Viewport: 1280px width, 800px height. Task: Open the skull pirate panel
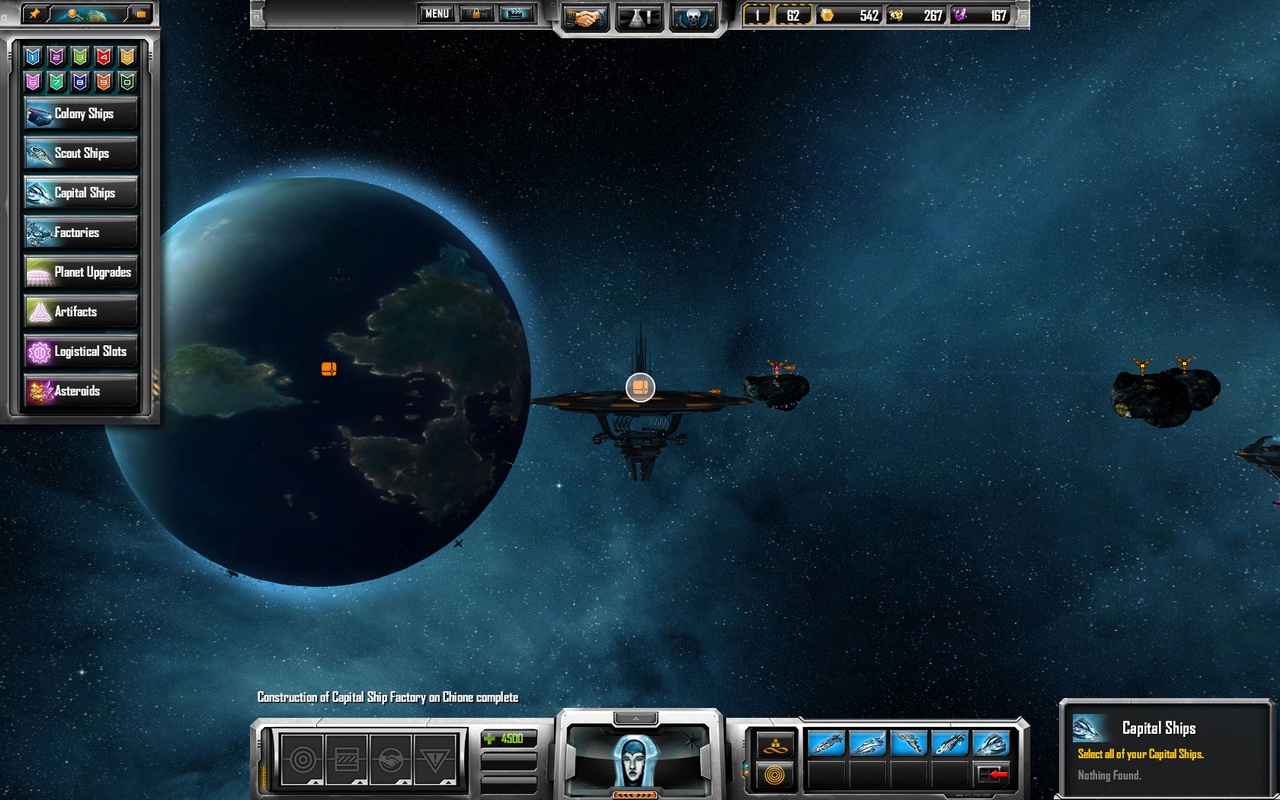coord(693,17)
